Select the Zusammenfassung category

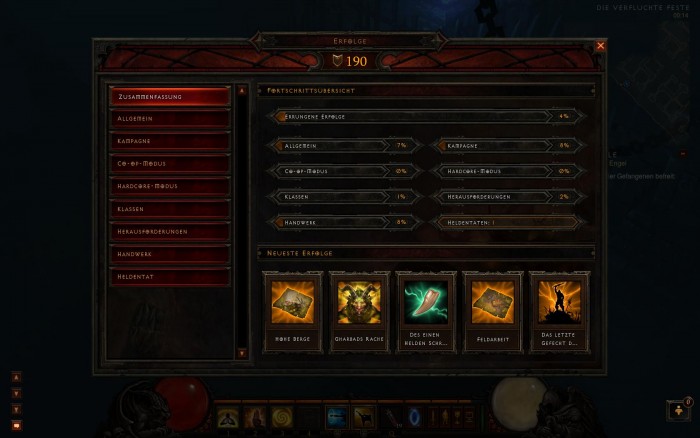pyautogui.click(x=170, y=96)
